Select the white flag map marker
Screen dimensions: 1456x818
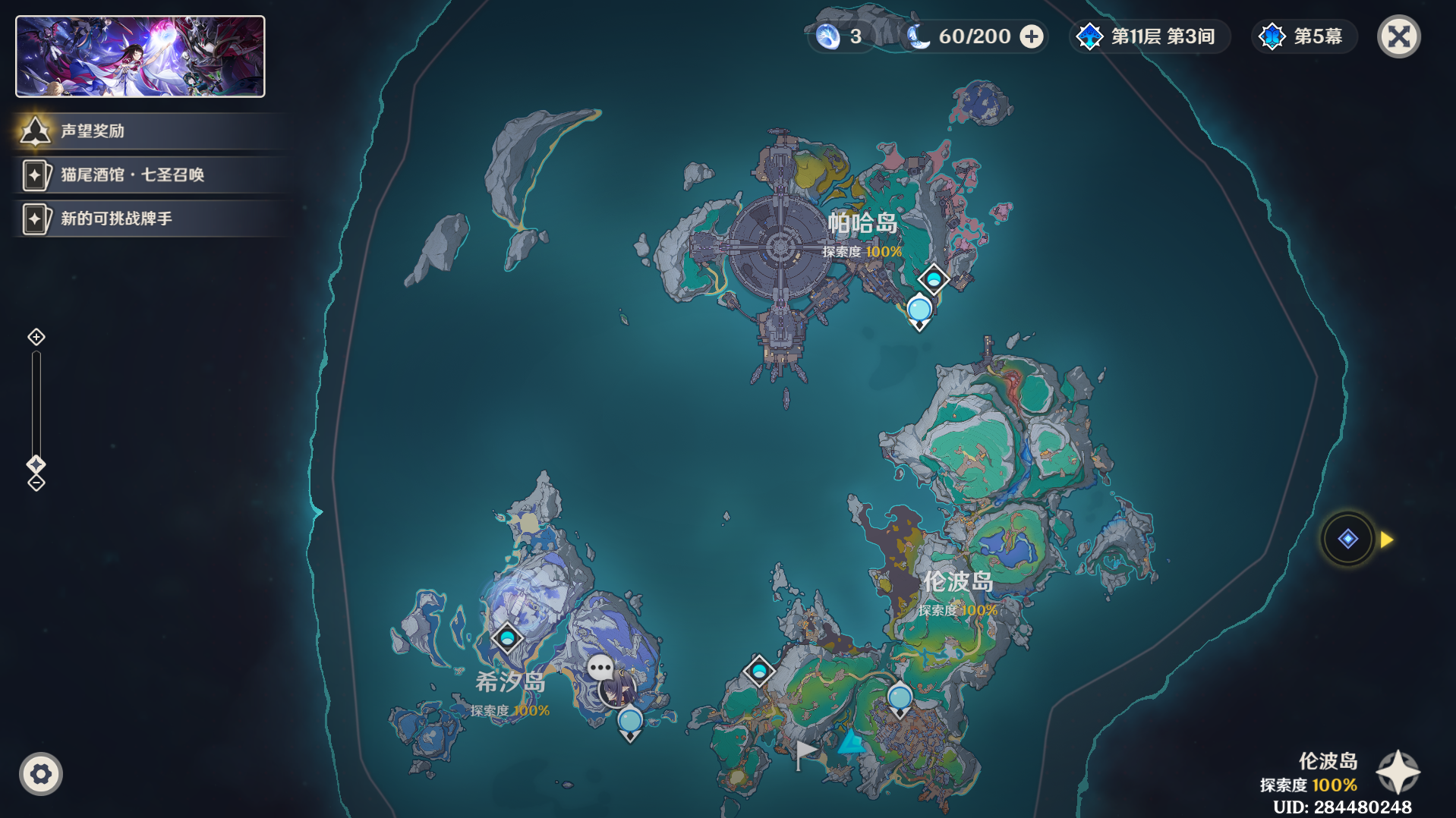[x=805, y=754]
